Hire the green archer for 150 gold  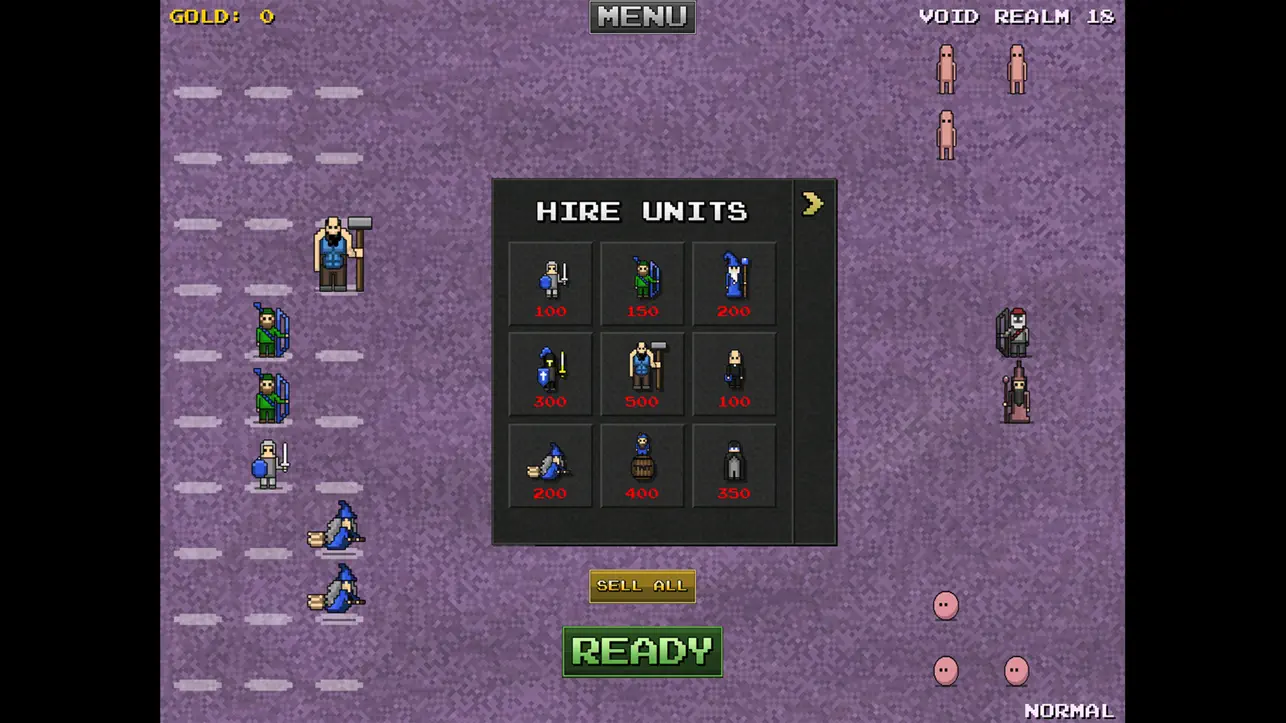tap(641, 283)
